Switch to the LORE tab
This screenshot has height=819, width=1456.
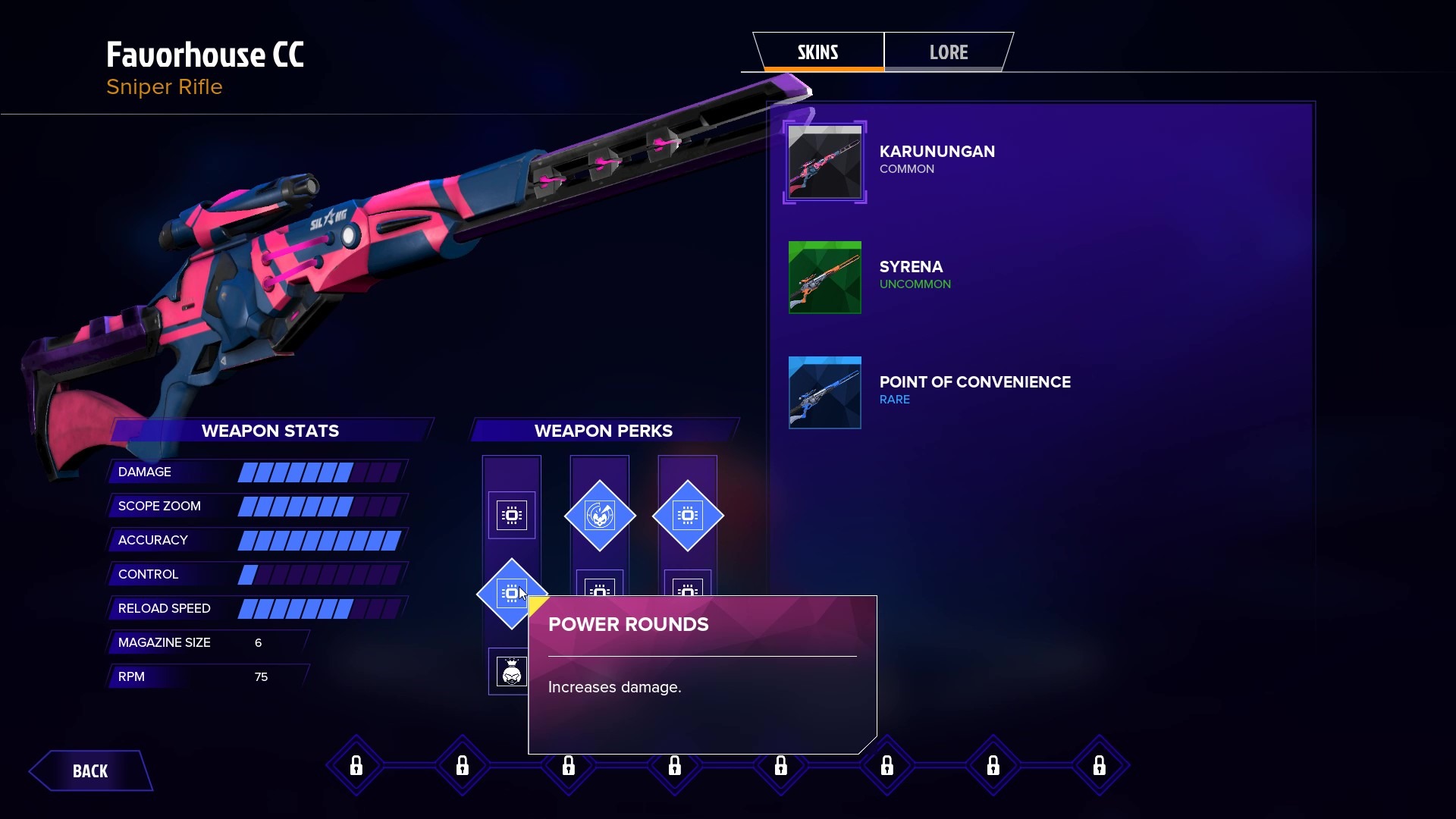(948, 52)
